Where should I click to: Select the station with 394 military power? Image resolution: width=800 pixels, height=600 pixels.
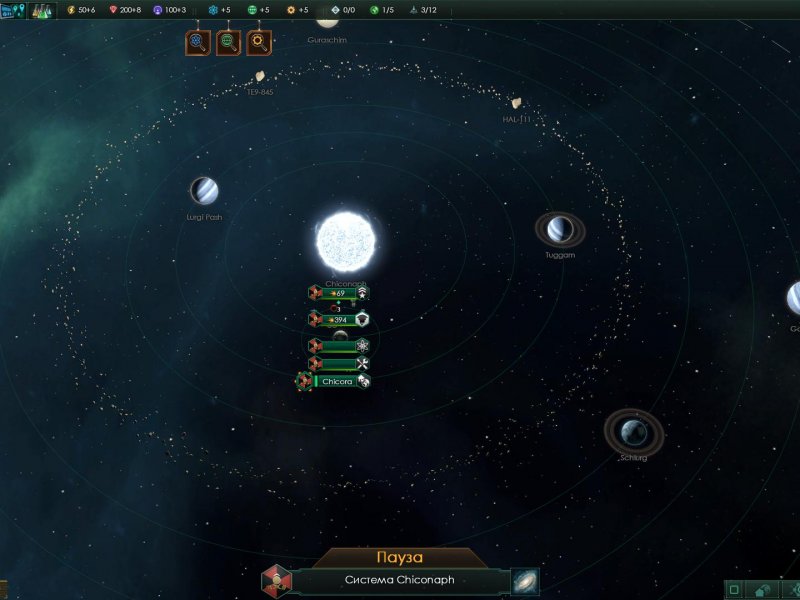click(338, 319)
